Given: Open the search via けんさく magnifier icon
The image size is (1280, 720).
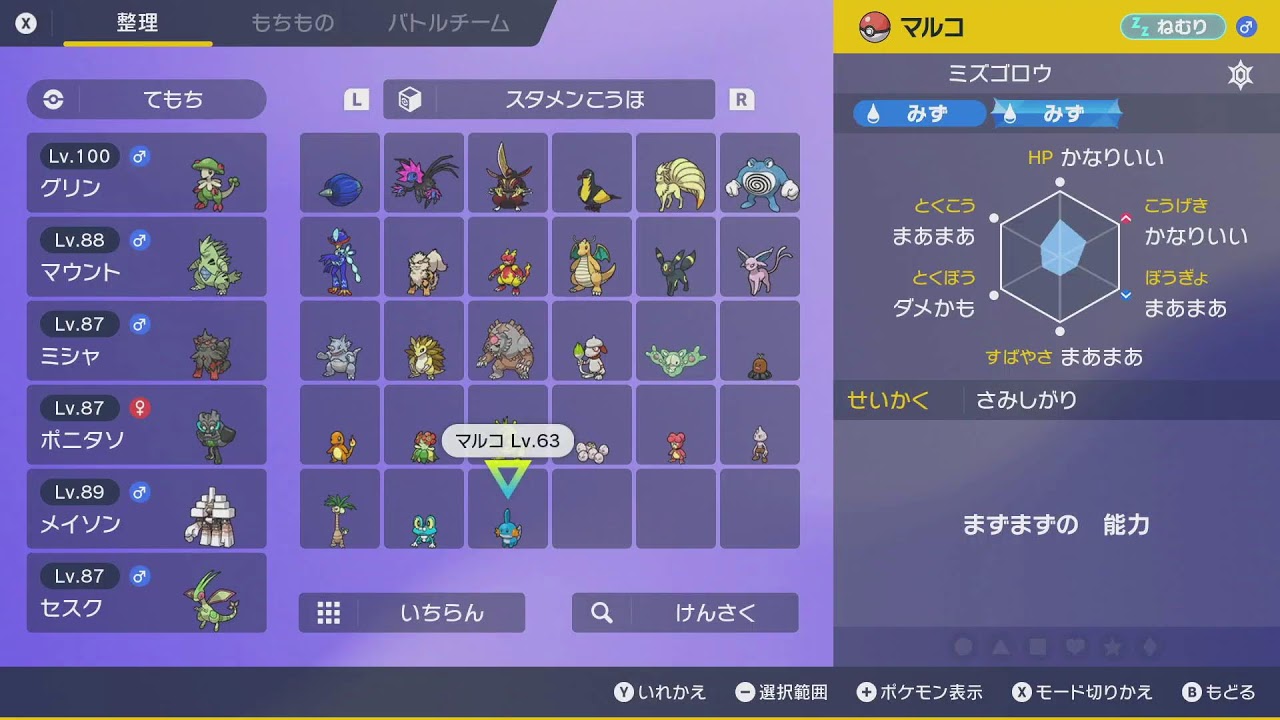Looking at the screenshot, I should tap(599, 614).
